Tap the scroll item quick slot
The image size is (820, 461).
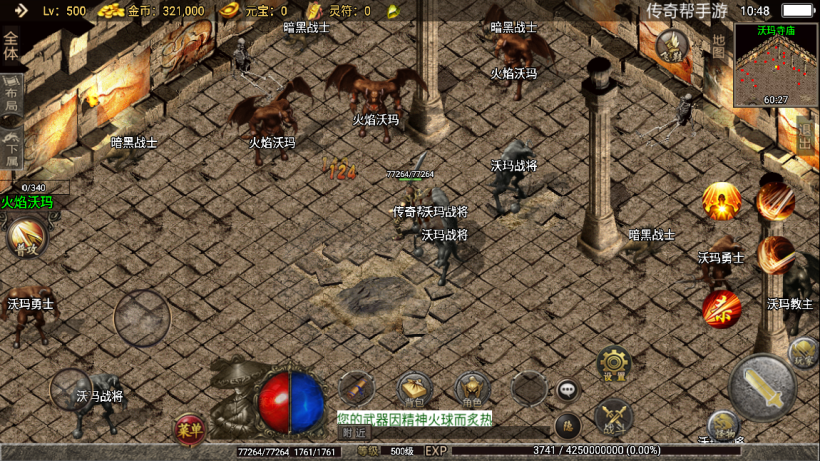pos(355,389)
